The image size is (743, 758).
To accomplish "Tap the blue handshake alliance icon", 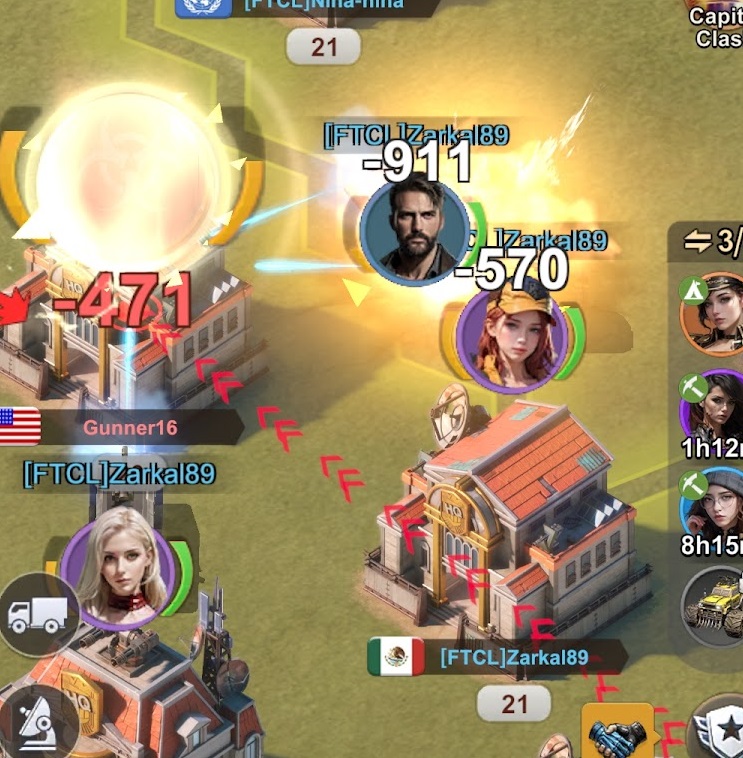I will (617, 735).
